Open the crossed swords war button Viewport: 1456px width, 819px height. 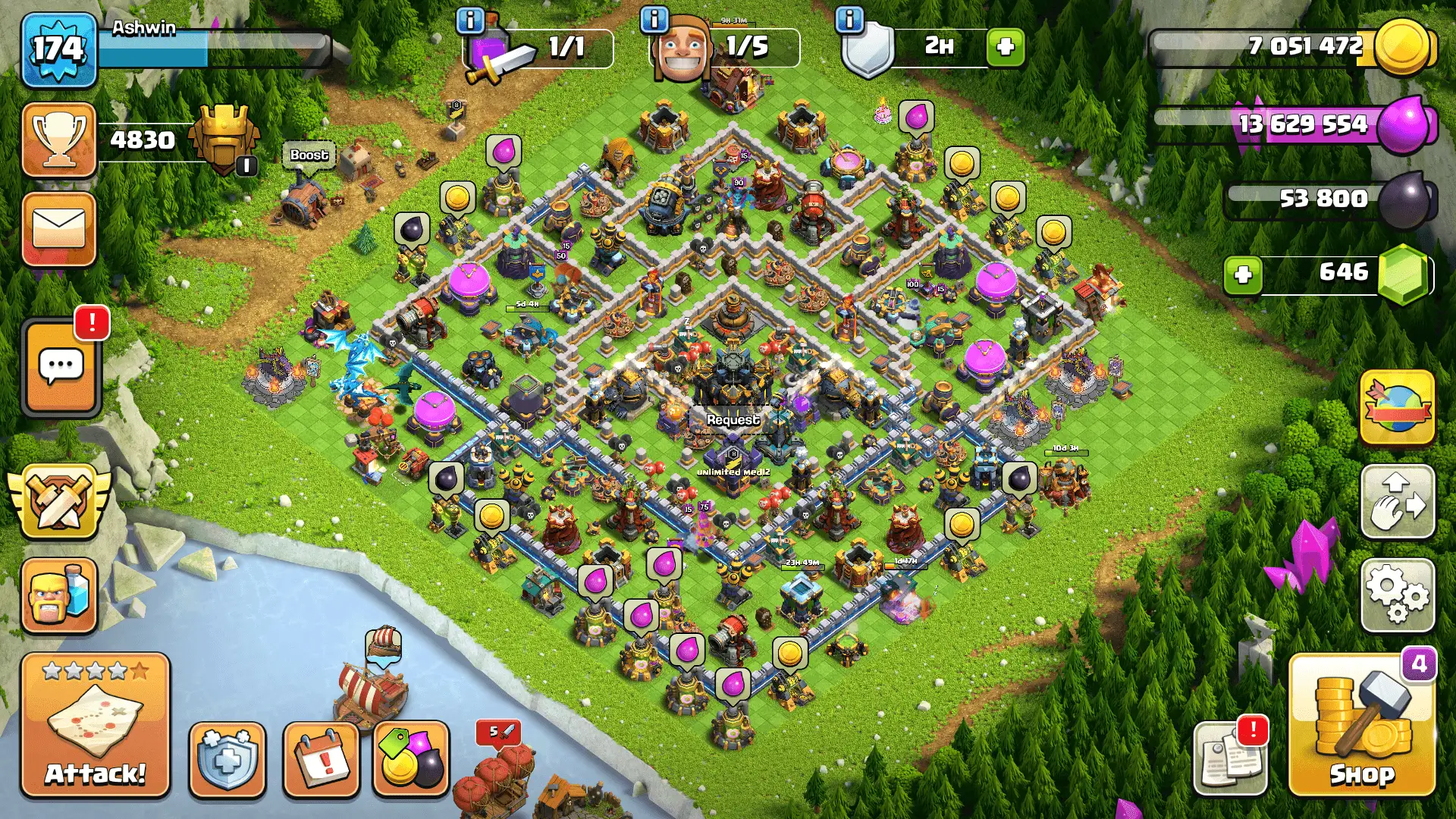click(x=59, y=501)
